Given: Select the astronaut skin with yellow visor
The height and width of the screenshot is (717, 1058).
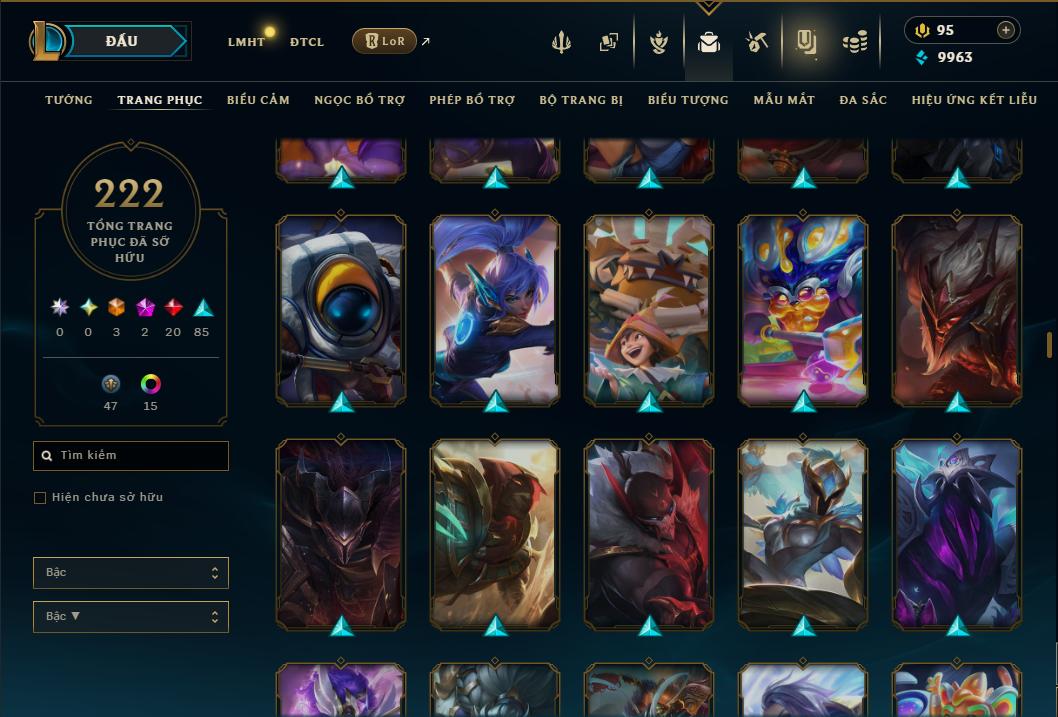Looking at the screenshot, I should pyautogui.click(x=341, y=310).
